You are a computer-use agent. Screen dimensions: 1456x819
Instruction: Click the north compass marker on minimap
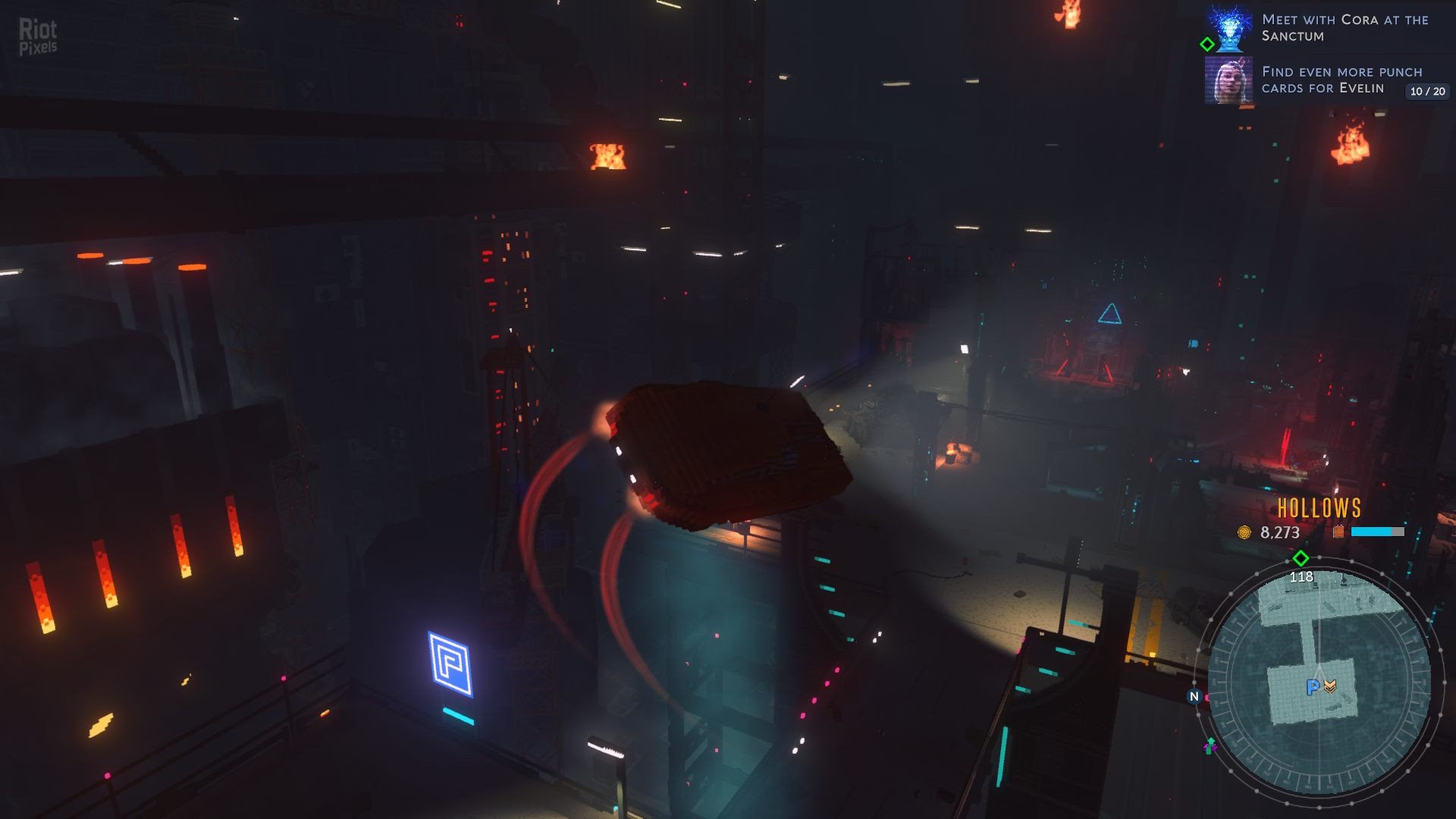point(1194,696)
